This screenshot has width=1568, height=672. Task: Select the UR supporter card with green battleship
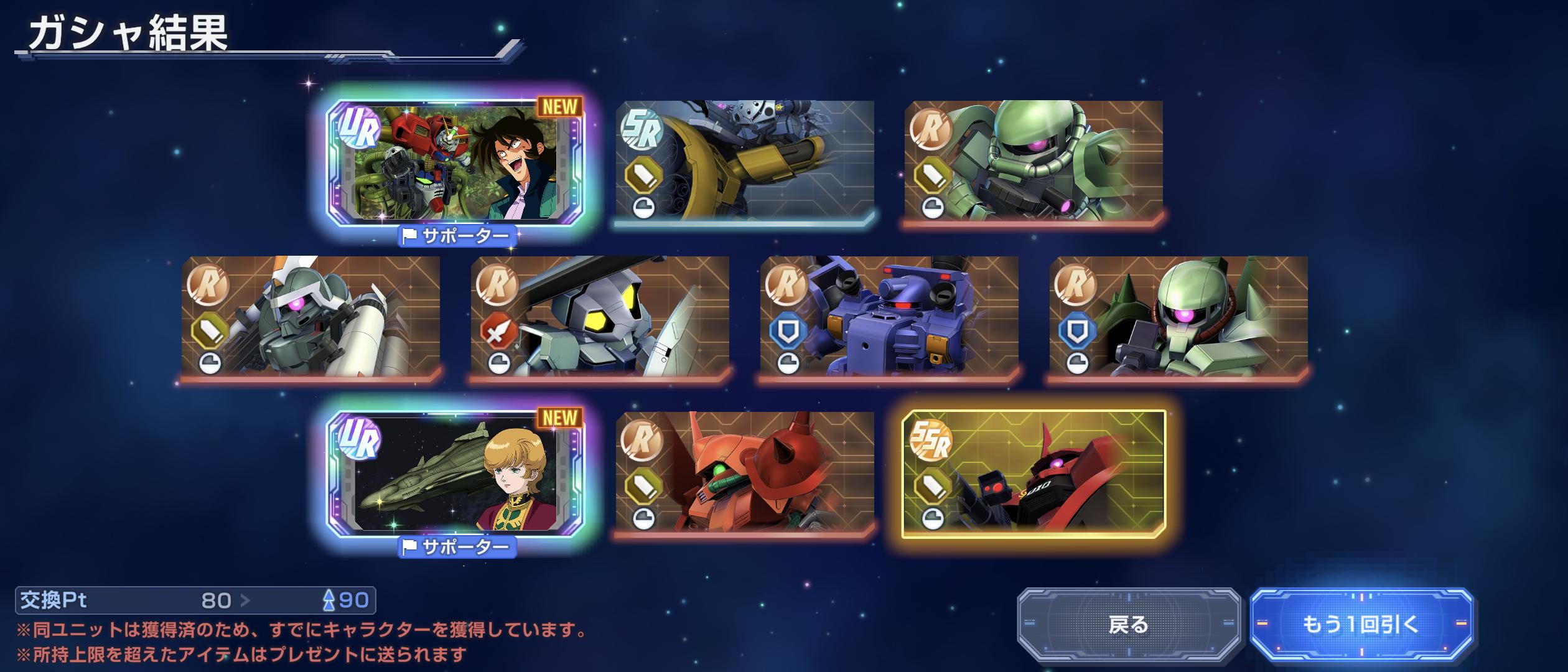click(x=455, y=474)
